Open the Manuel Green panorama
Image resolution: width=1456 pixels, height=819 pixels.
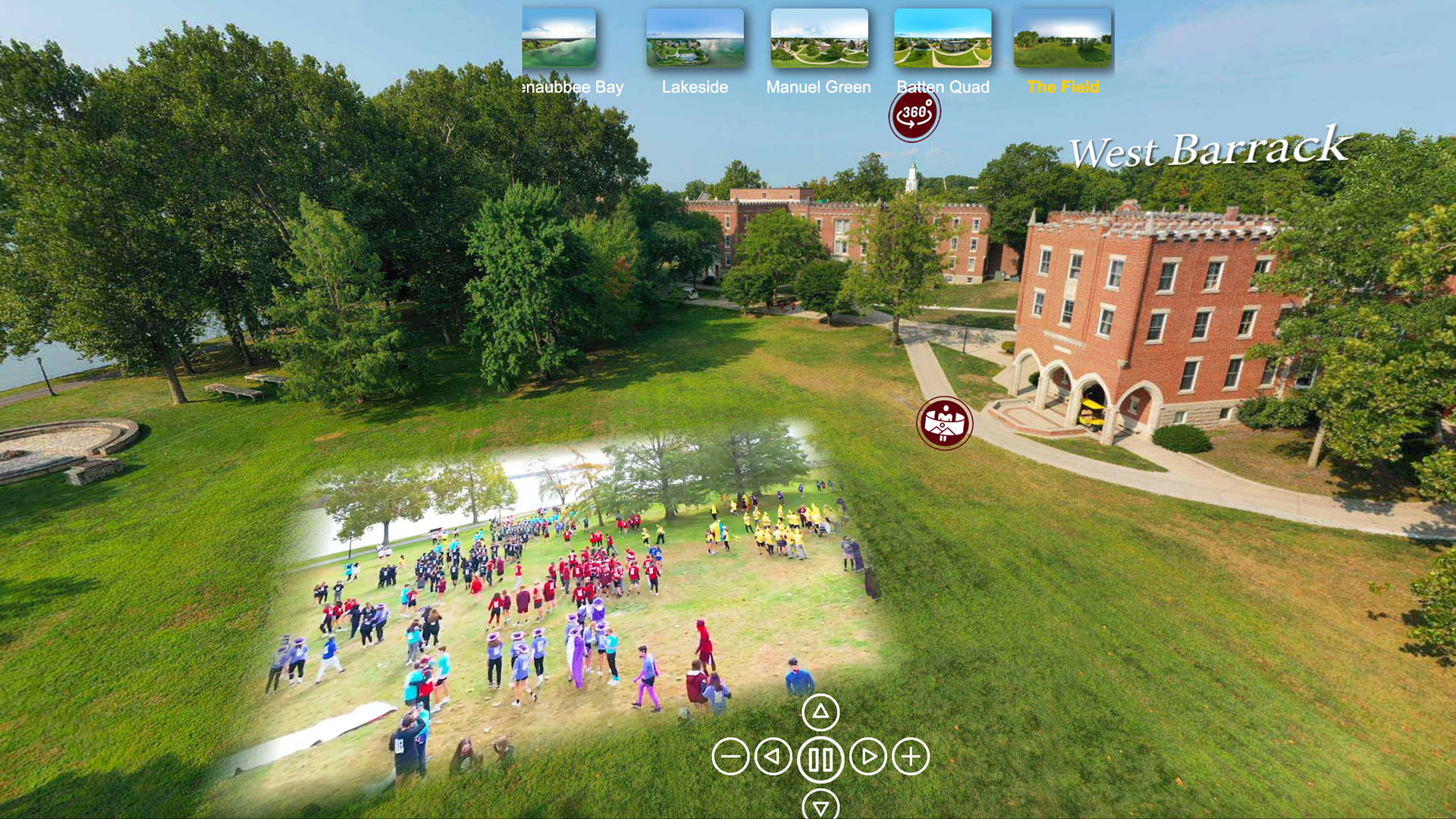818,86
